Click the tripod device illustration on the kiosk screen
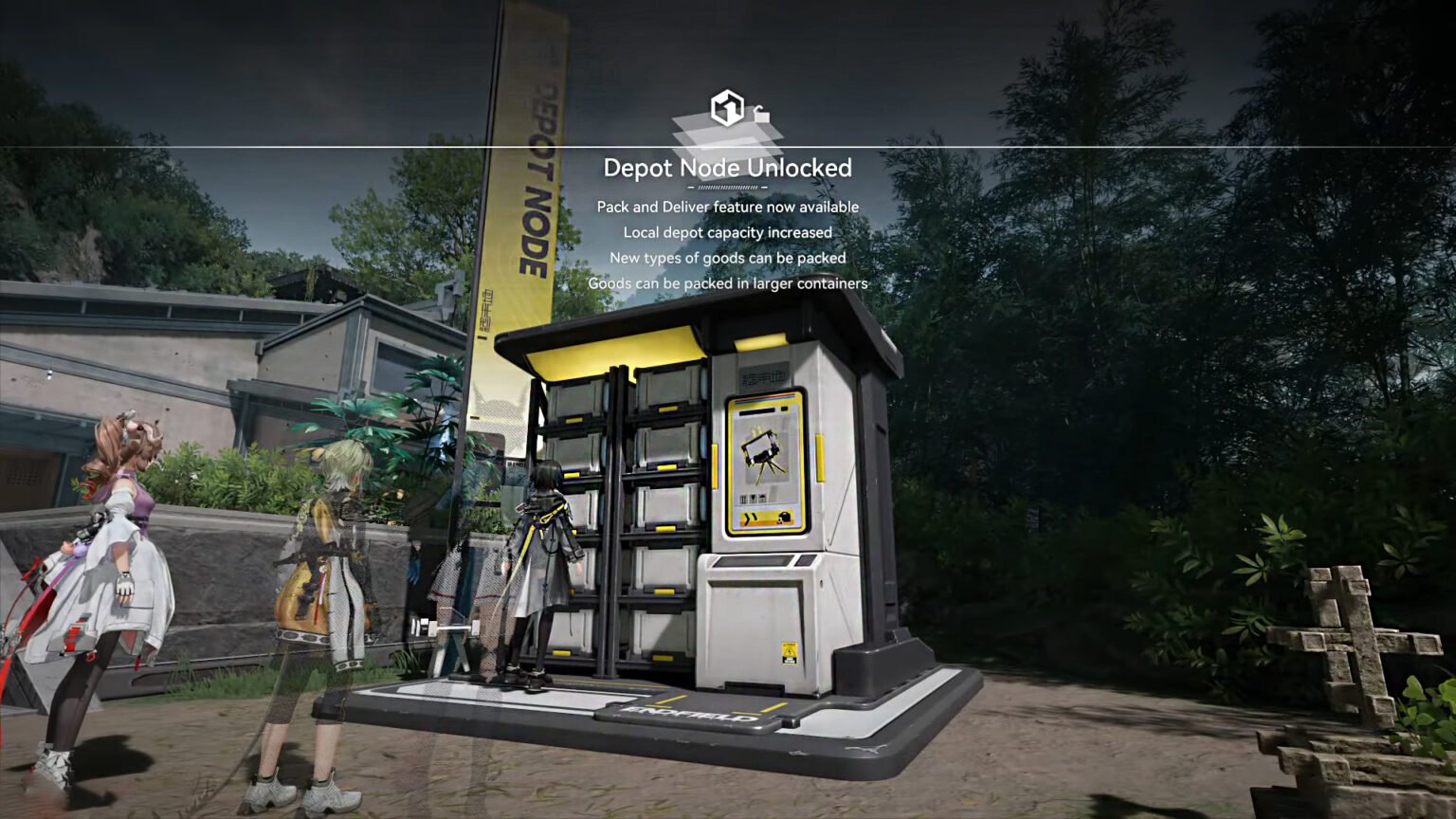Image resolution: width=1456 pixels, height=819 pixels. [761, 453]
